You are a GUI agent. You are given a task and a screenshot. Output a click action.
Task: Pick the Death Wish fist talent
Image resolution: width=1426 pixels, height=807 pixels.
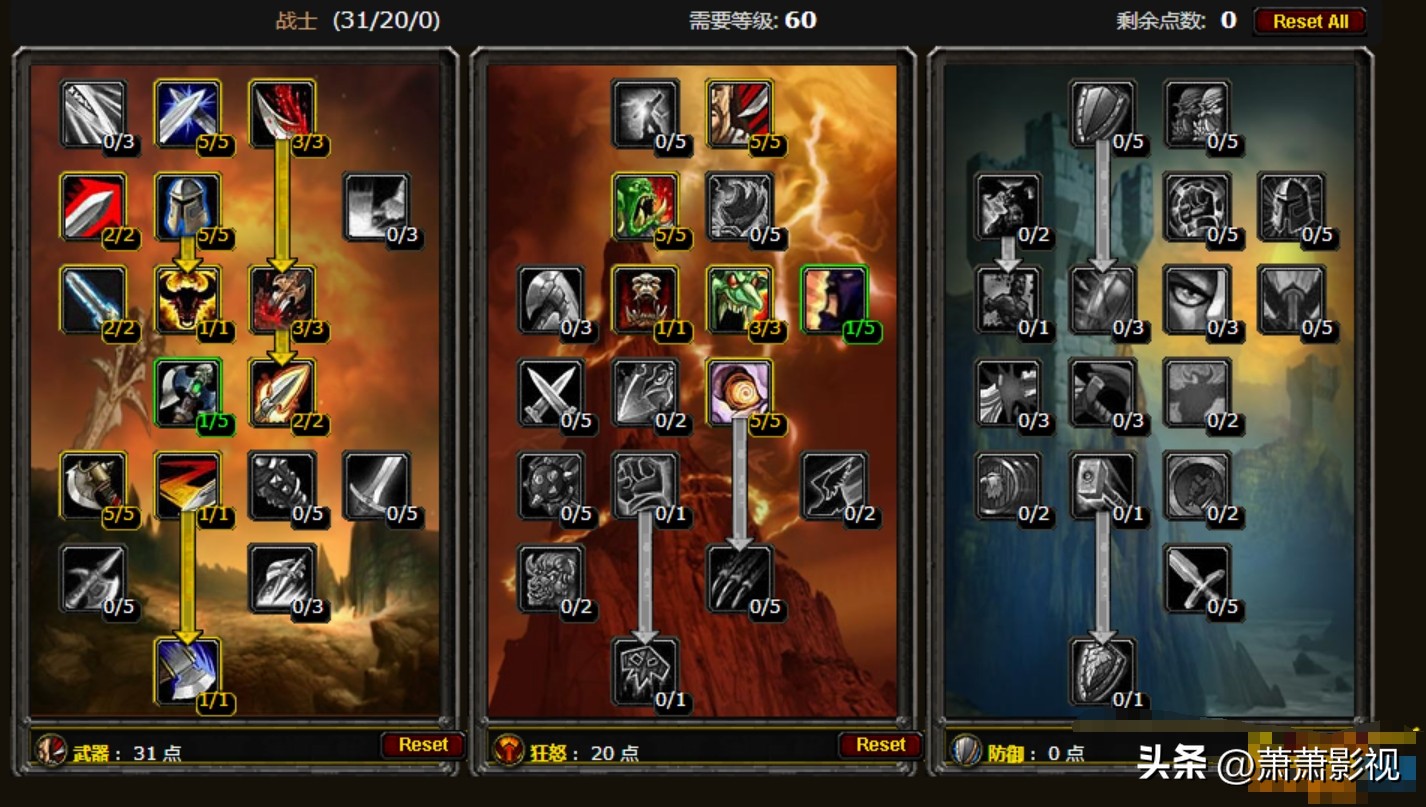point(645,485)
